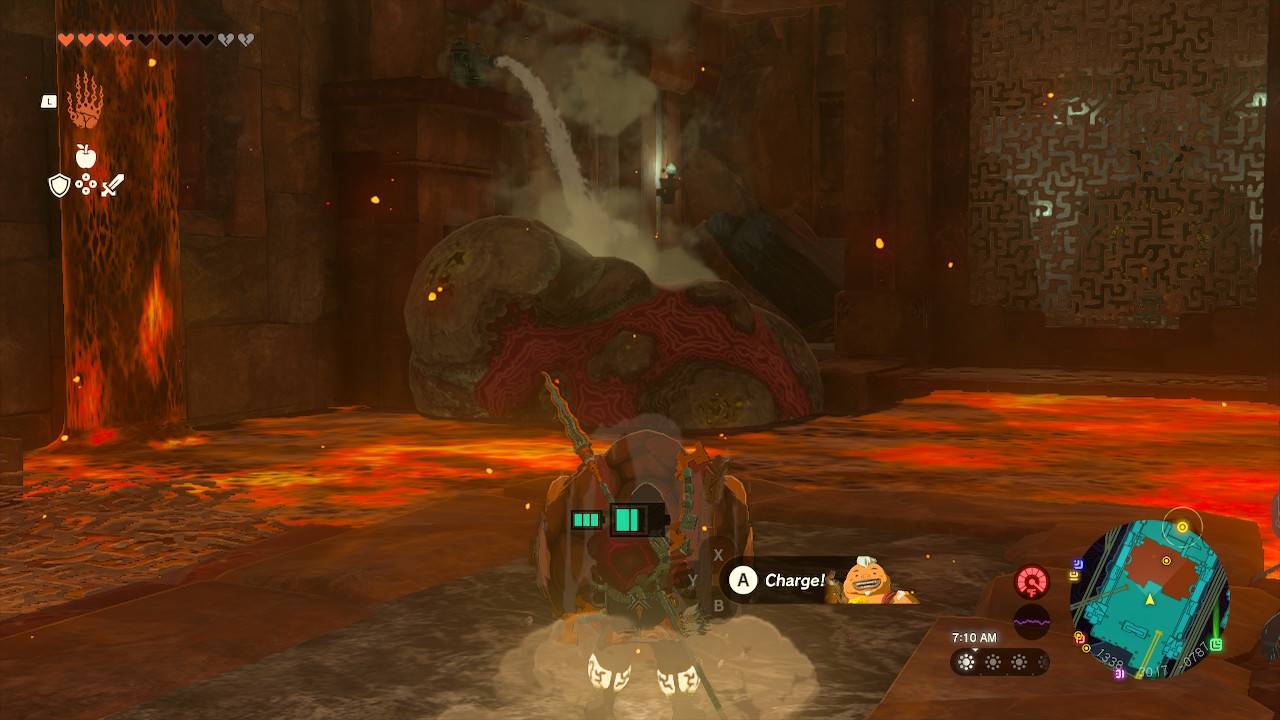This screenshot has height=720, width=1280.
Task: Click the Fahrenheit temperature gauge
Action: point(1031,582)
